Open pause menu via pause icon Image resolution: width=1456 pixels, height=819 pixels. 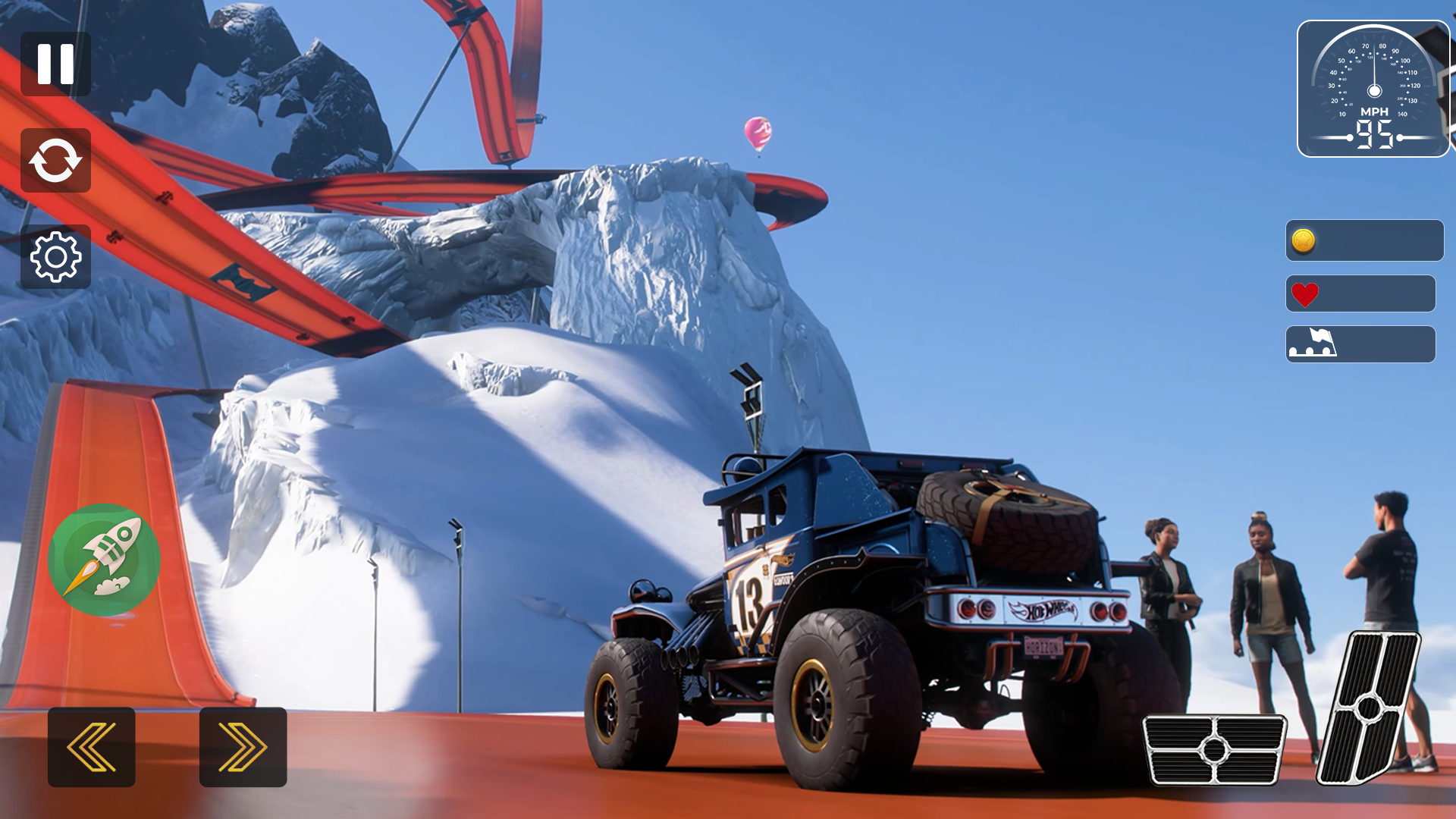55,64
